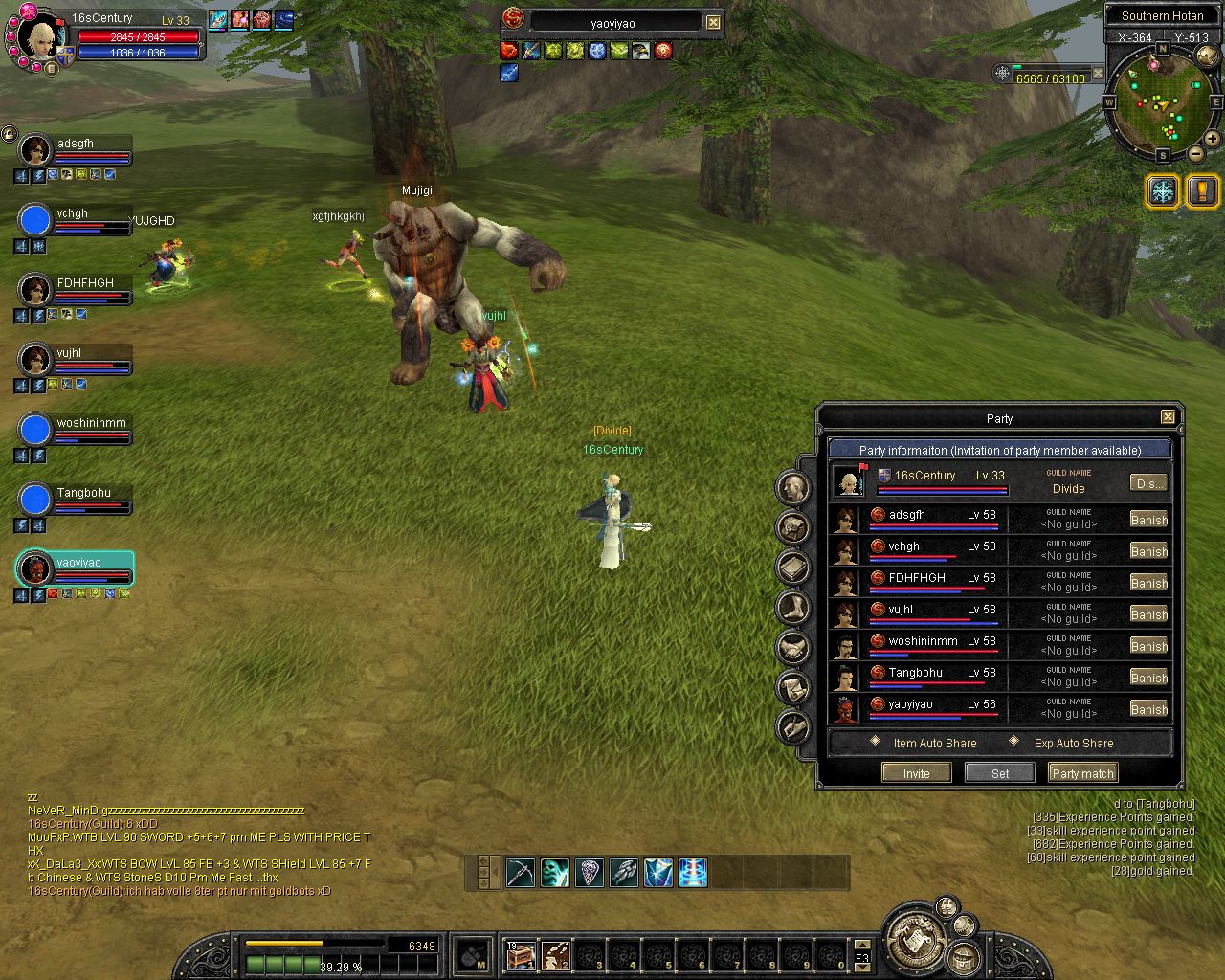Click the yellow exclamation mark alert icon
This screenshot has width=1225, height=980.
[1202, 190]
